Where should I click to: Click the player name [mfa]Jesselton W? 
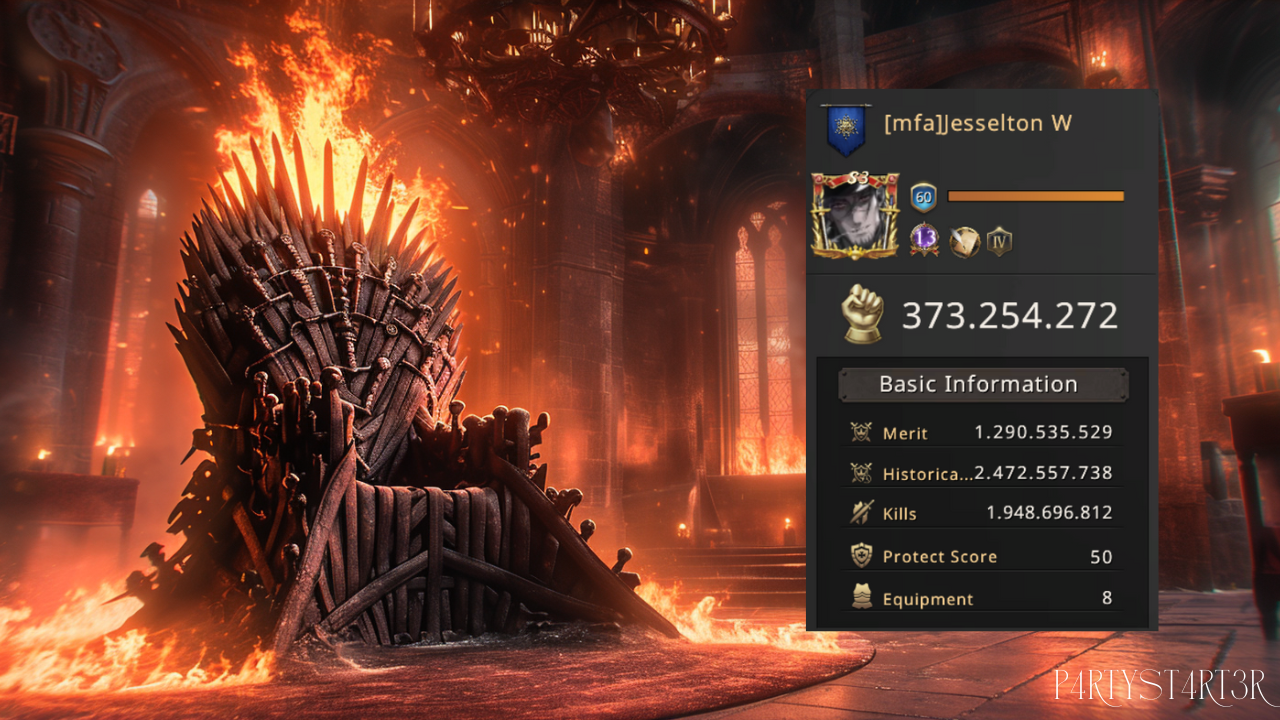point(978,124)
